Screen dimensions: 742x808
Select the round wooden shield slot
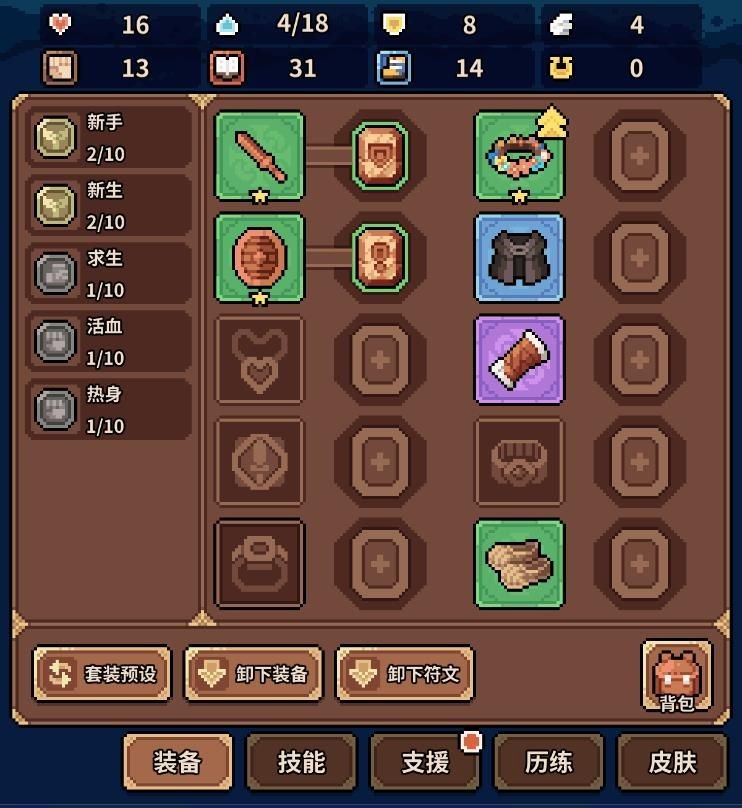(260, 257)
